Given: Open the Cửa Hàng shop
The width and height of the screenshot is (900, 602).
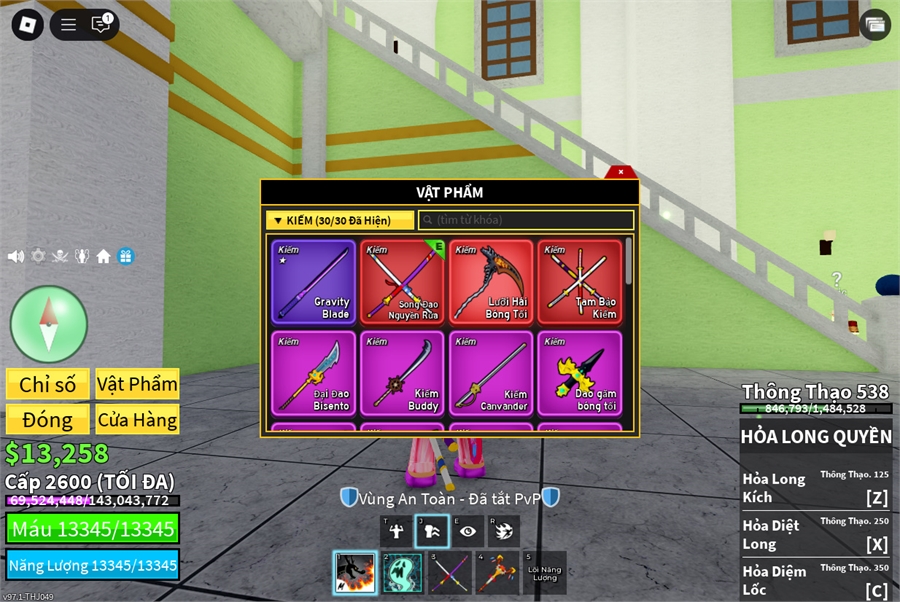Looking at the screenshot, I should coord(137,419).
